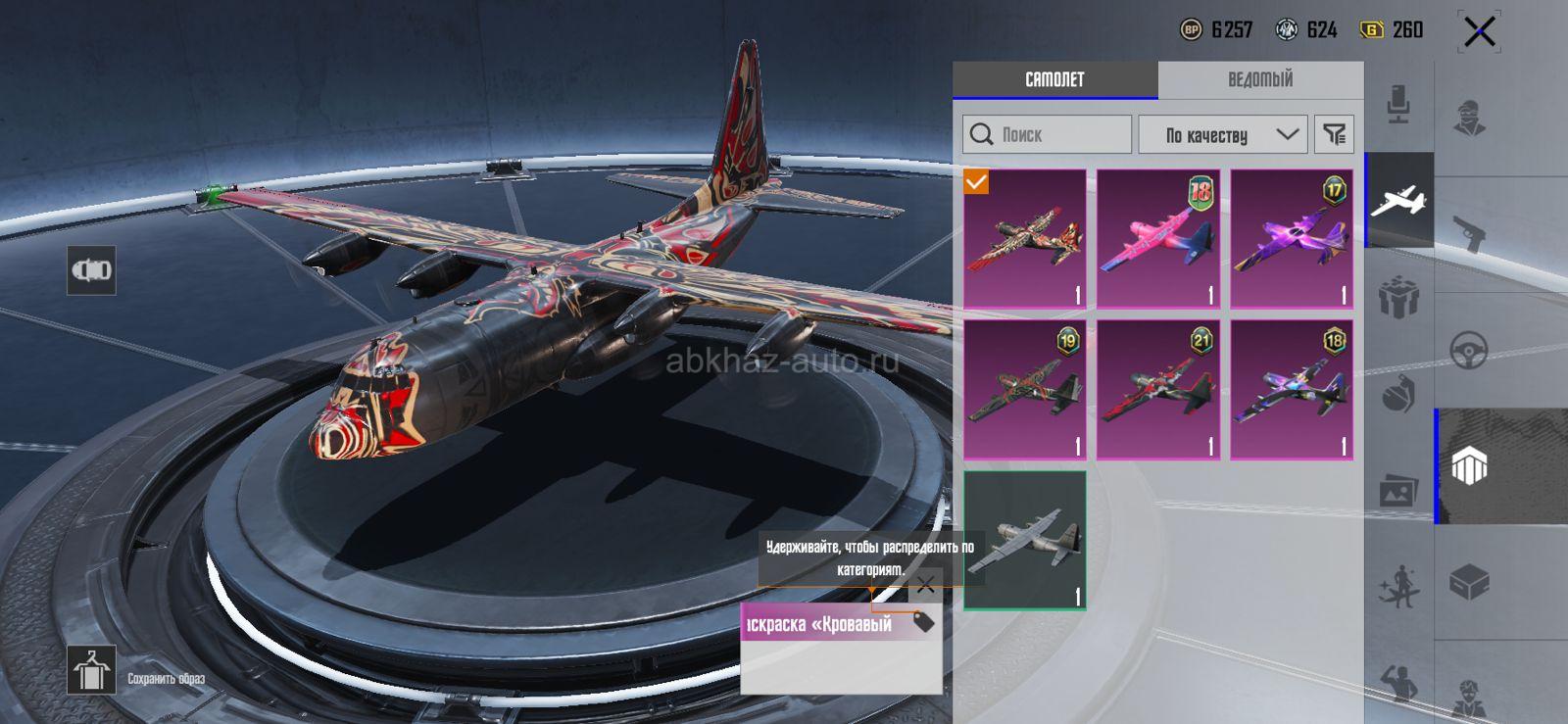Open the filter funnel options
Screen dimensions: 1568x724
[1334, 134]
